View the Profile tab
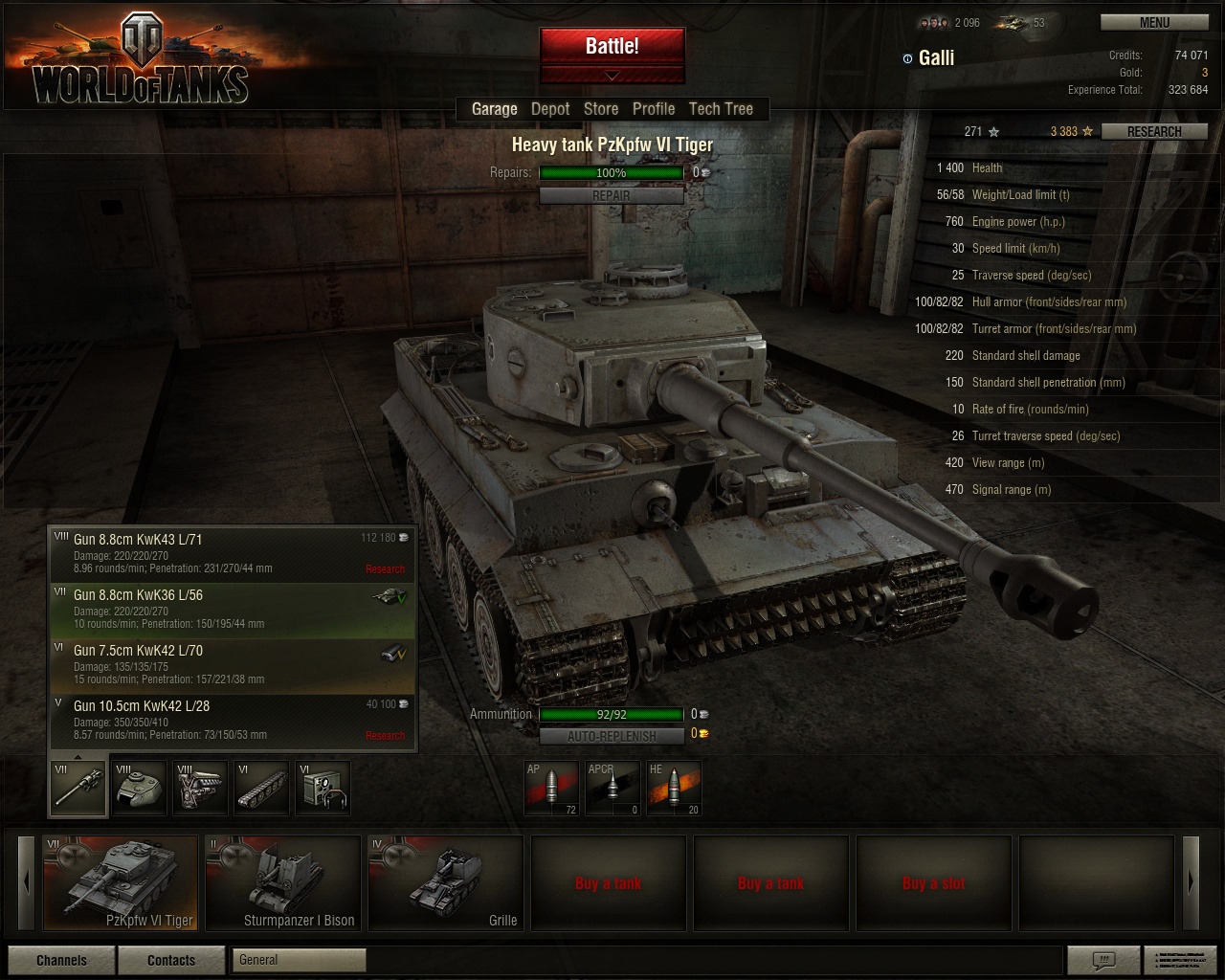 (x=654, y=109)
